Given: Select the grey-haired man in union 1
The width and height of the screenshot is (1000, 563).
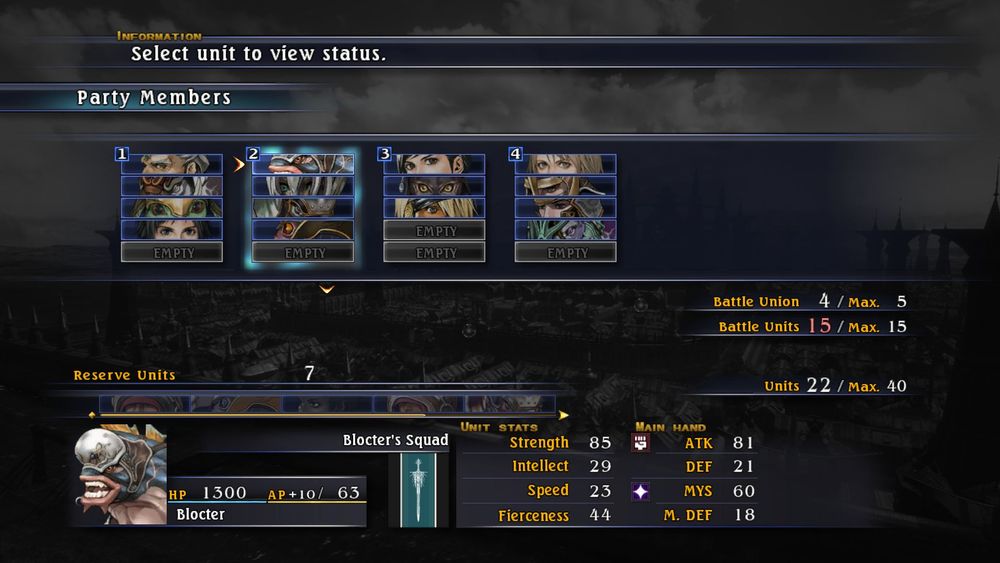Looking at the screenshot, I should tap(172, 164).
